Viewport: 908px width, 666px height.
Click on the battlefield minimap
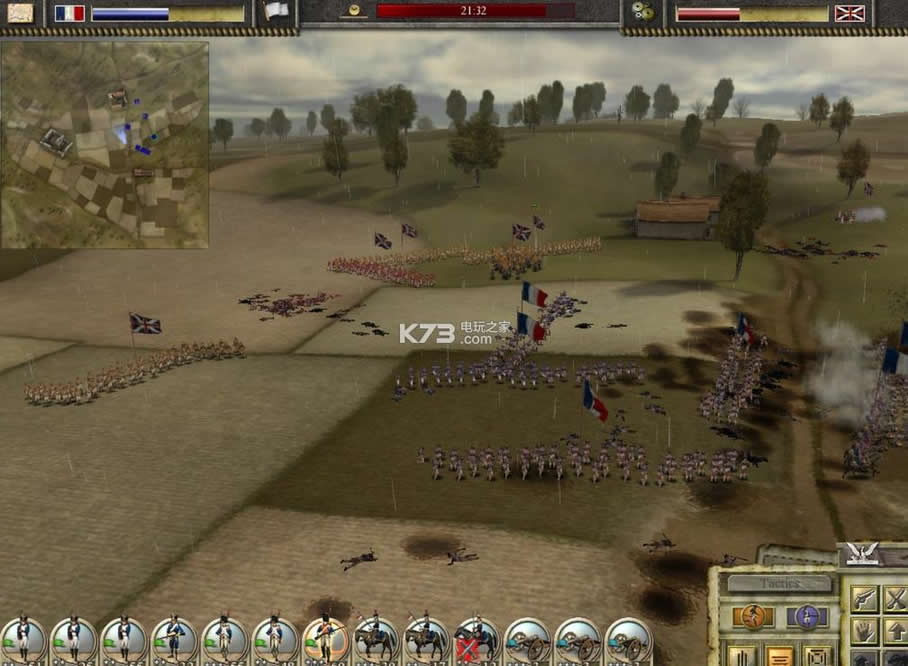click(105, 144)
